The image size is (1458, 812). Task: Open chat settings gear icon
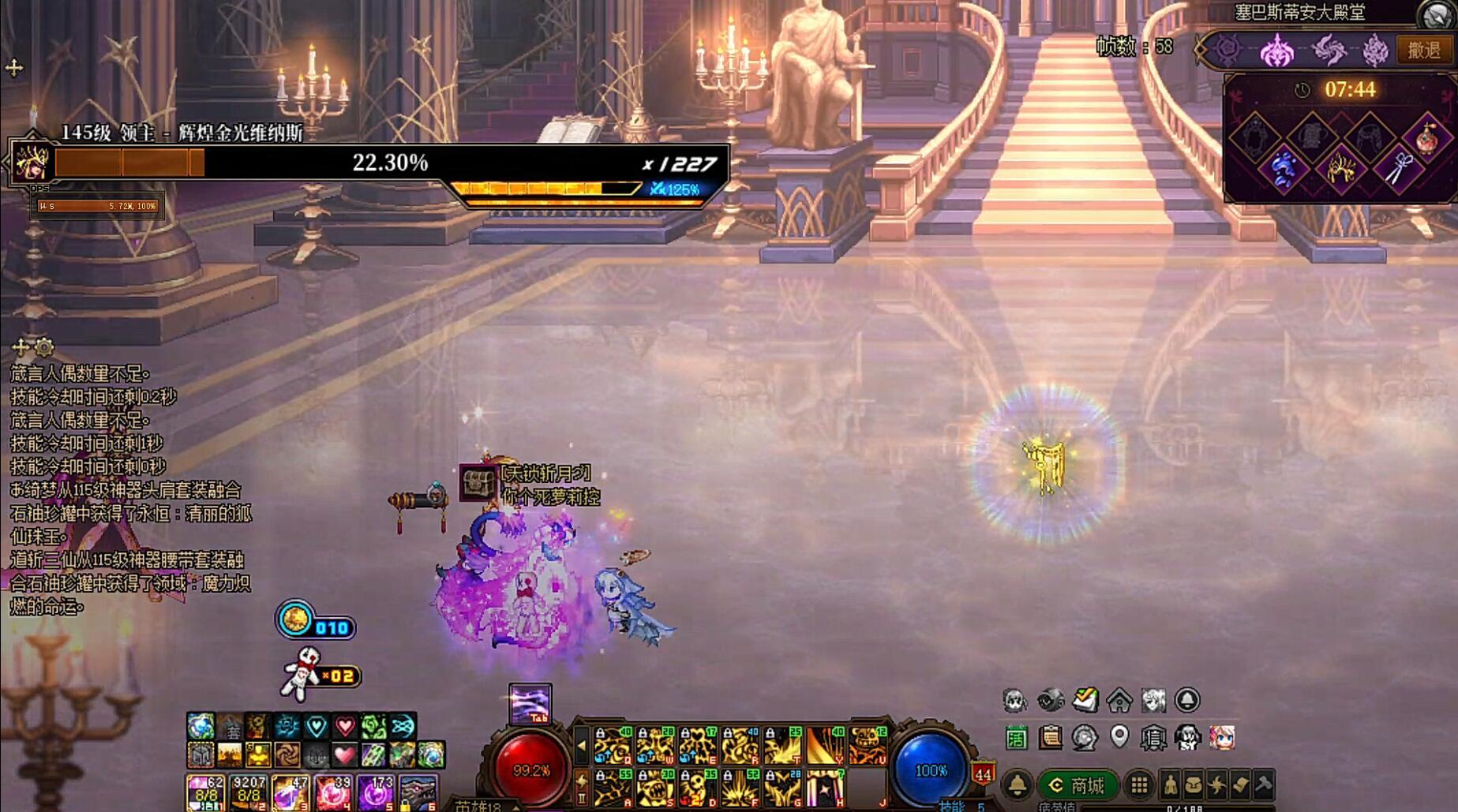click(44, 346)
